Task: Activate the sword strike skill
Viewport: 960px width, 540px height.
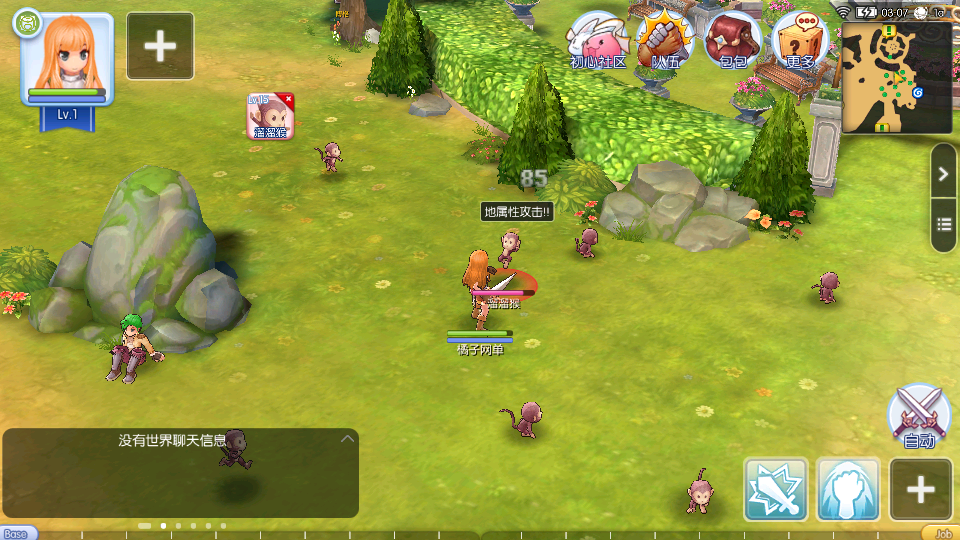Action: [776, 489]
